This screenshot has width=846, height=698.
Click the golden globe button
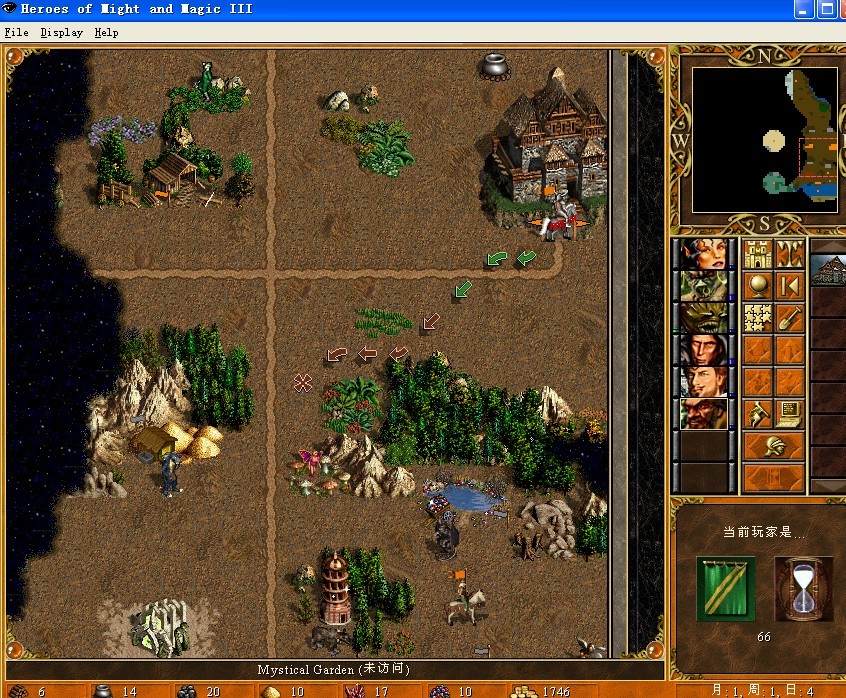pyautogui.click(x=758, y=286)
